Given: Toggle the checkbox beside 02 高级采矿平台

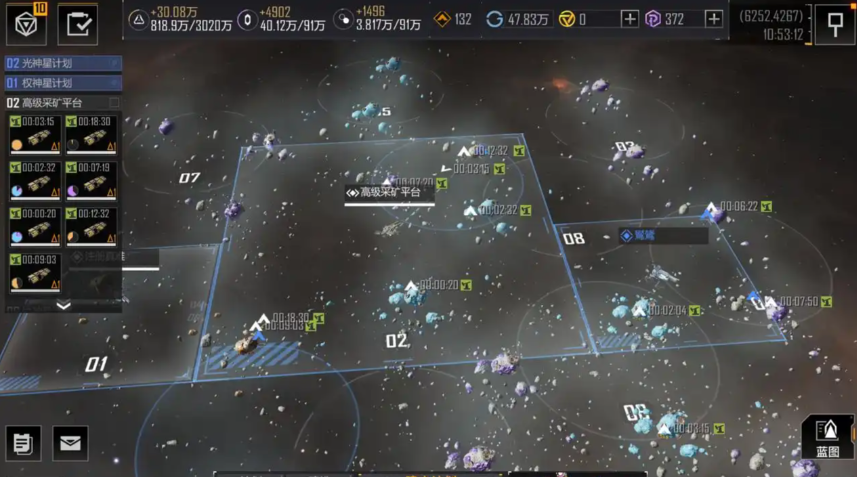Looking at the screenshot, I should click(114, 103).
